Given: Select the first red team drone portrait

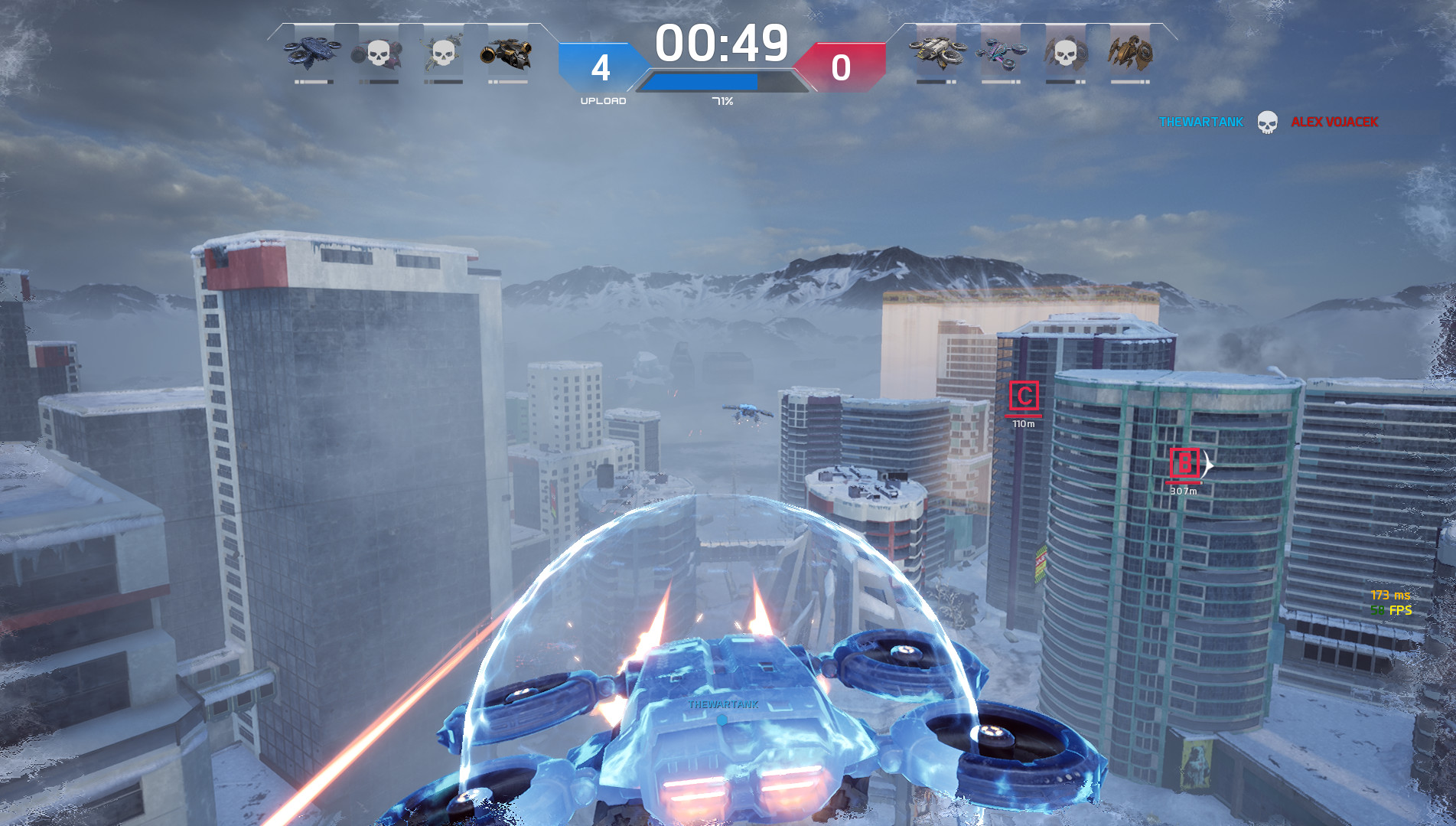Looking at the screenshot, I should point(937,52).
